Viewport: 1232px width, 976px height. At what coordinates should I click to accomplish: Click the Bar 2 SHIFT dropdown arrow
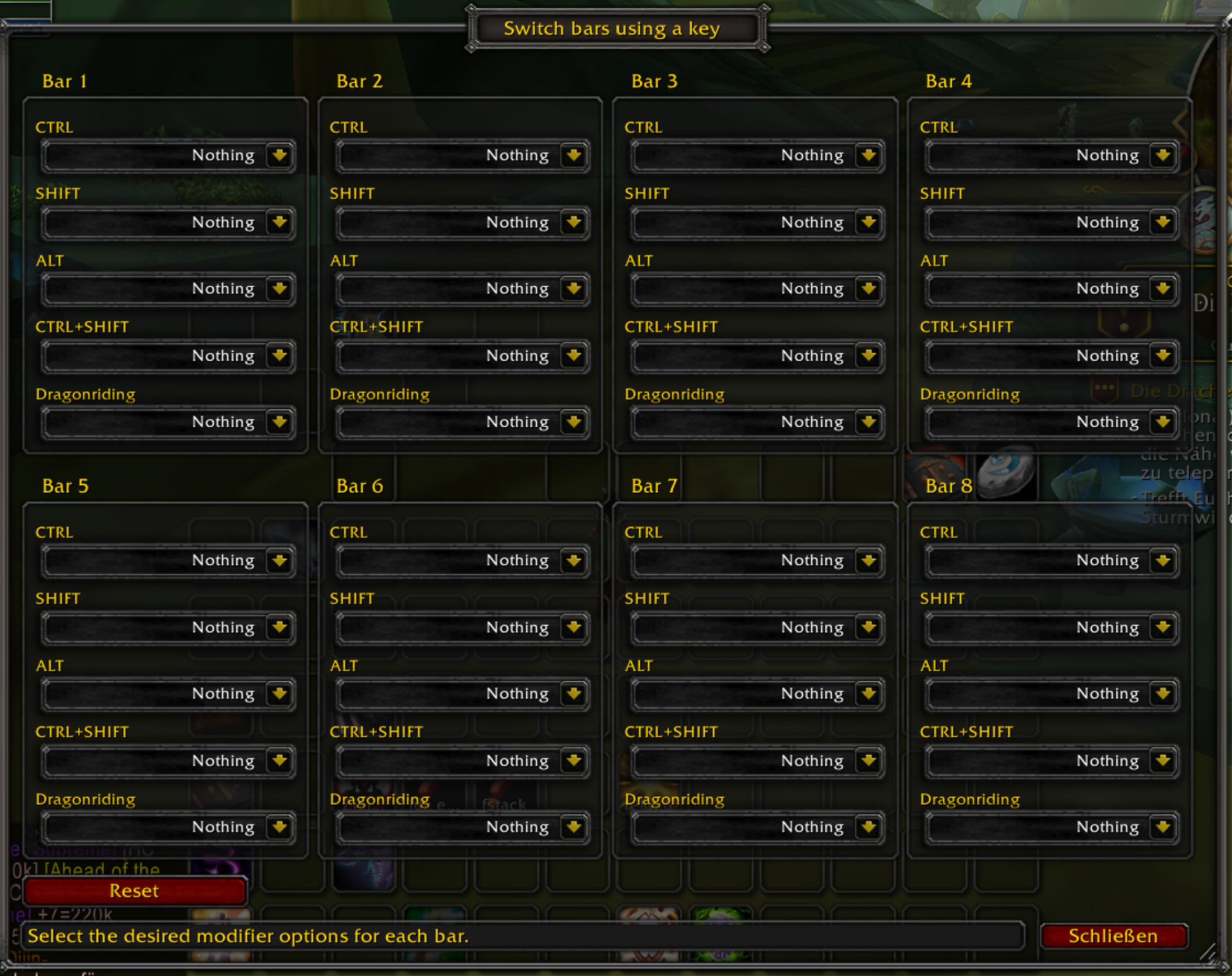pos(574,223)
